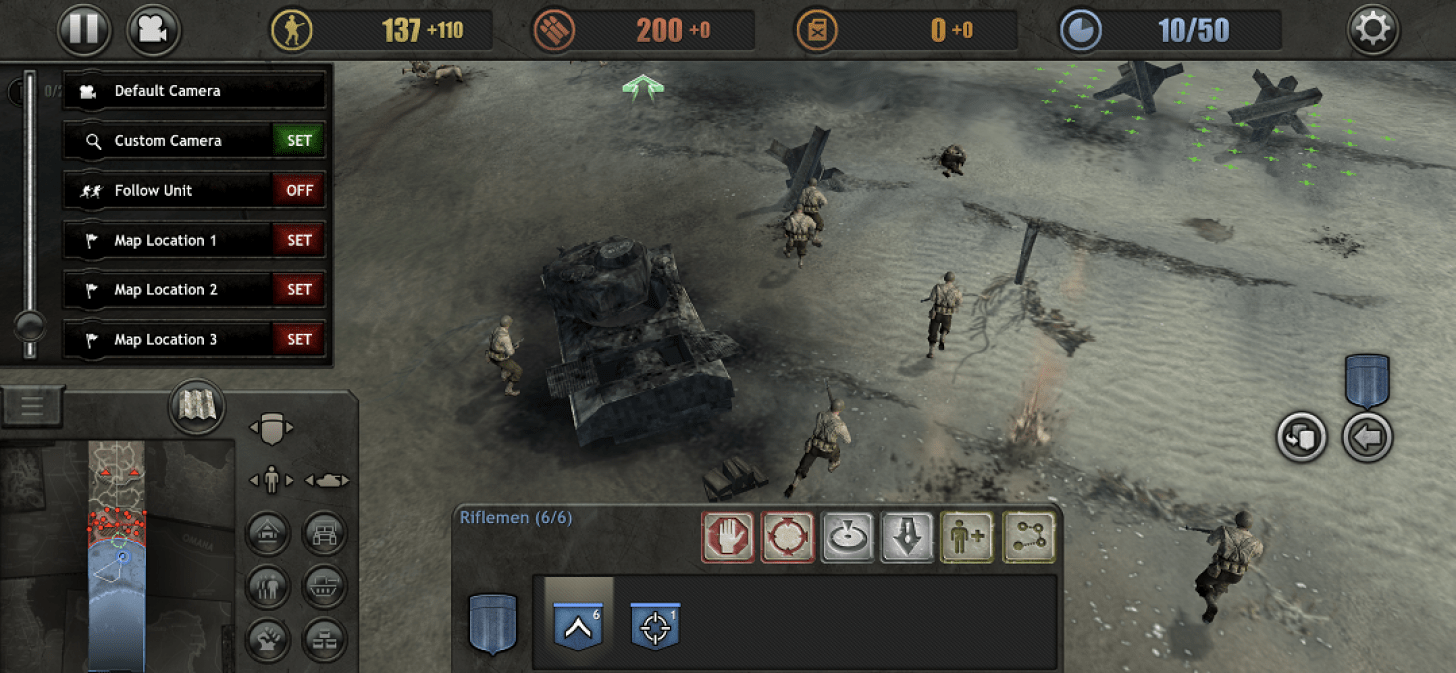Viewport: 1456px width, 673px height.
Task: Open the hamburger menu above the minimap
Action: 32,406
